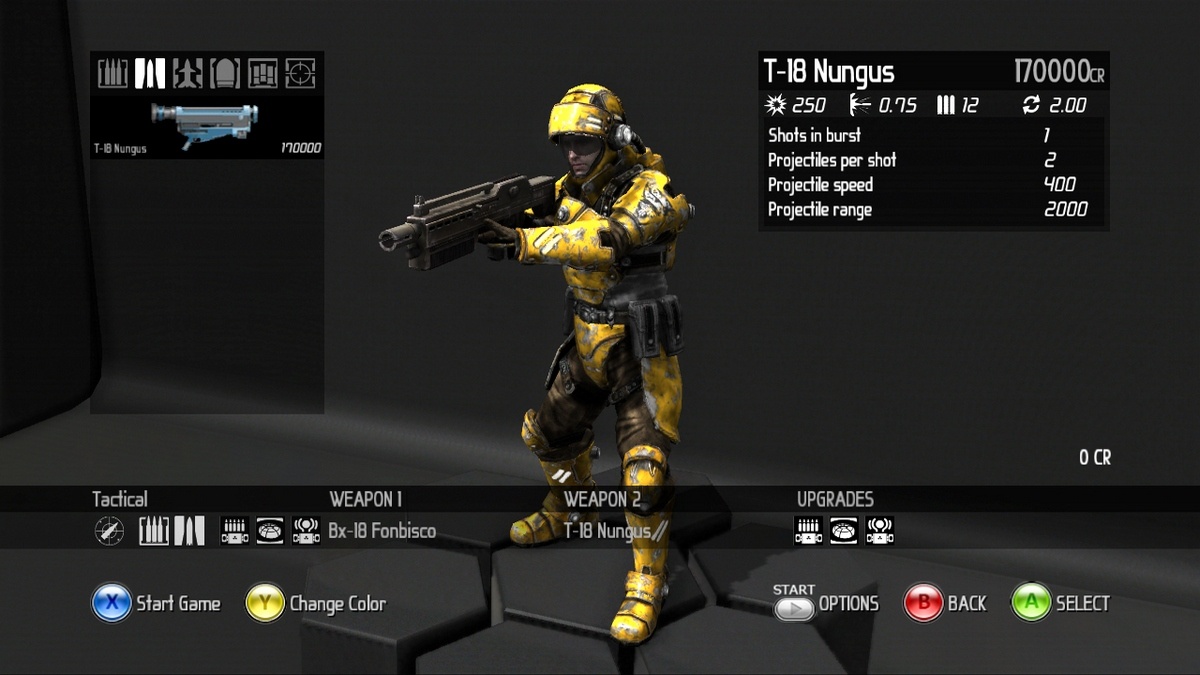Select the WEAPON 1 slot Bx-18 Fonbisco
Image resolution: width=1200 pixels, height=675 pixels.
coord(381,531)
